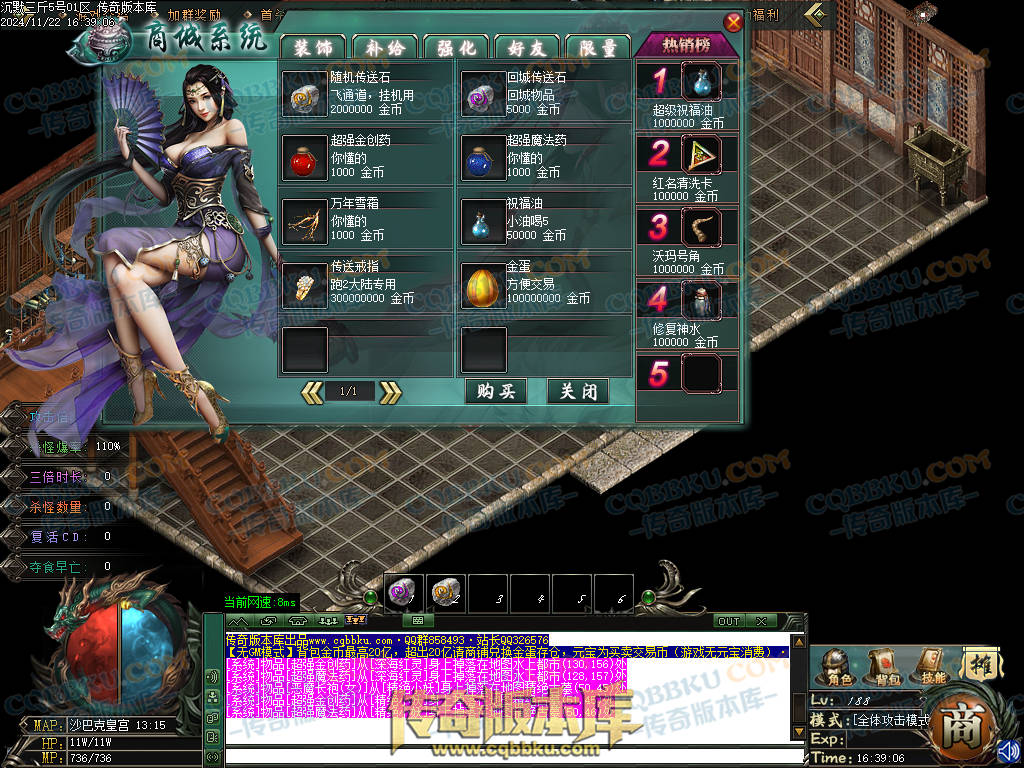Switch to the 限量 limited tab
1024x768 pixels.
coord(598,47)
